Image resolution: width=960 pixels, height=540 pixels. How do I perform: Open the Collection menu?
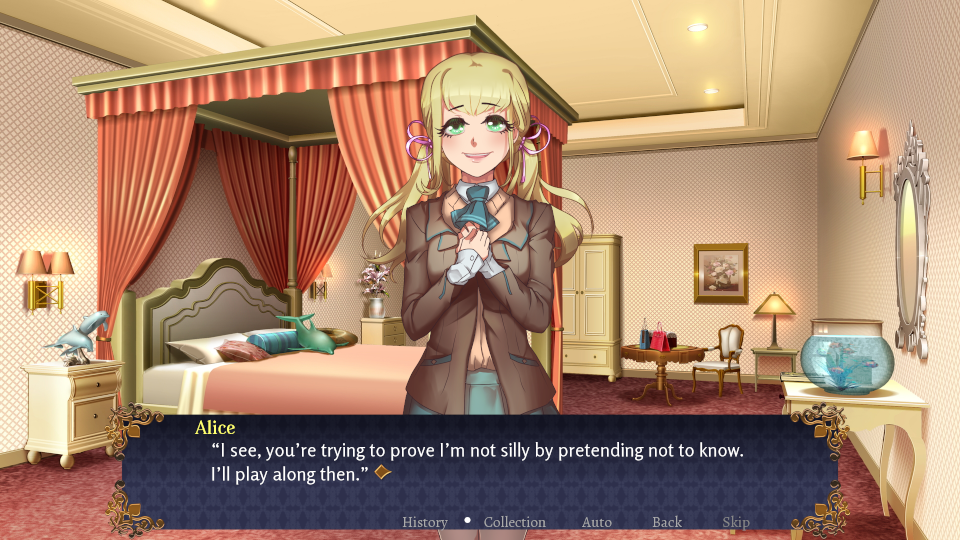[515, 522]
